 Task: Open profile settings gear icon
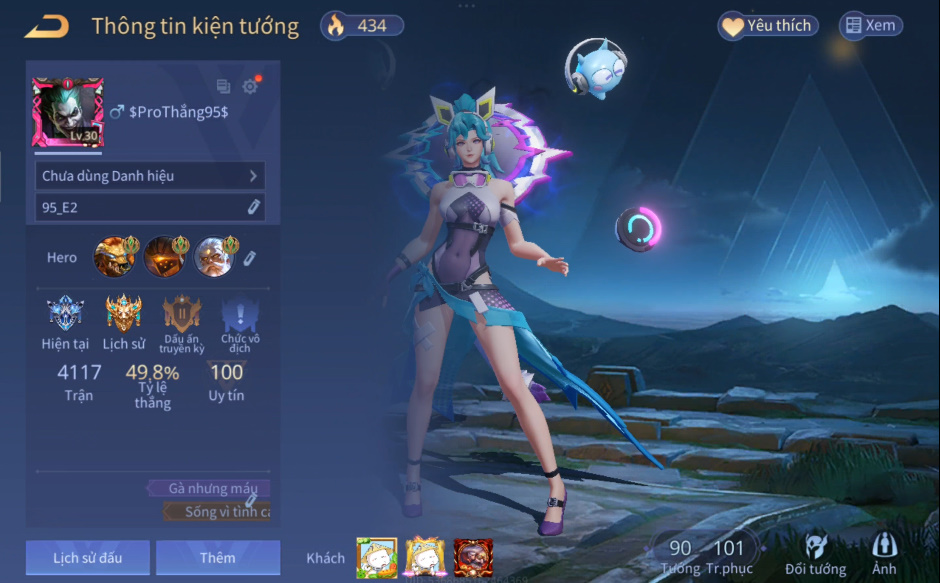(x=250, y=87)
